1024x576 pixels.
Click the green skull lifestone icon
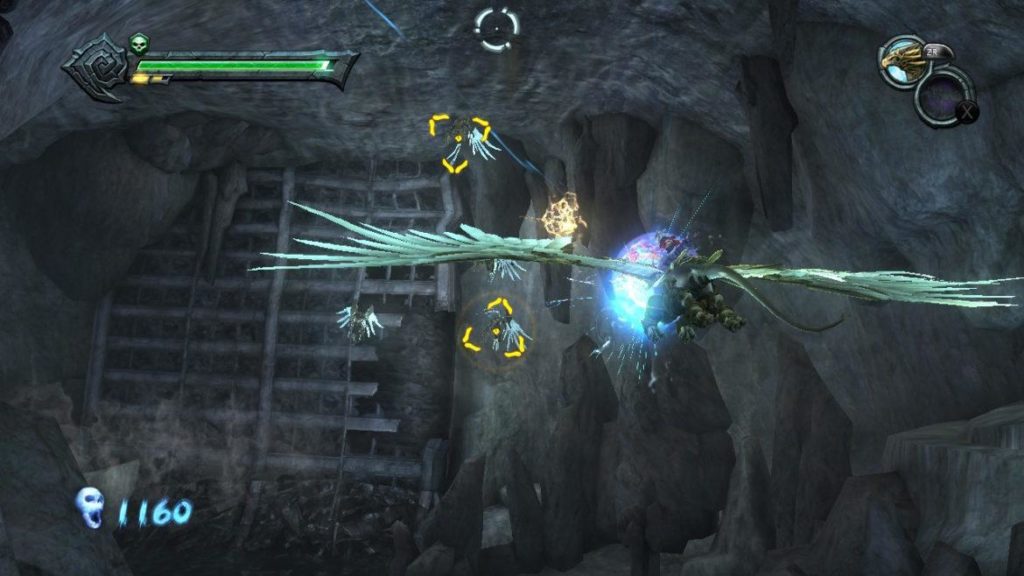click(138, 44)
